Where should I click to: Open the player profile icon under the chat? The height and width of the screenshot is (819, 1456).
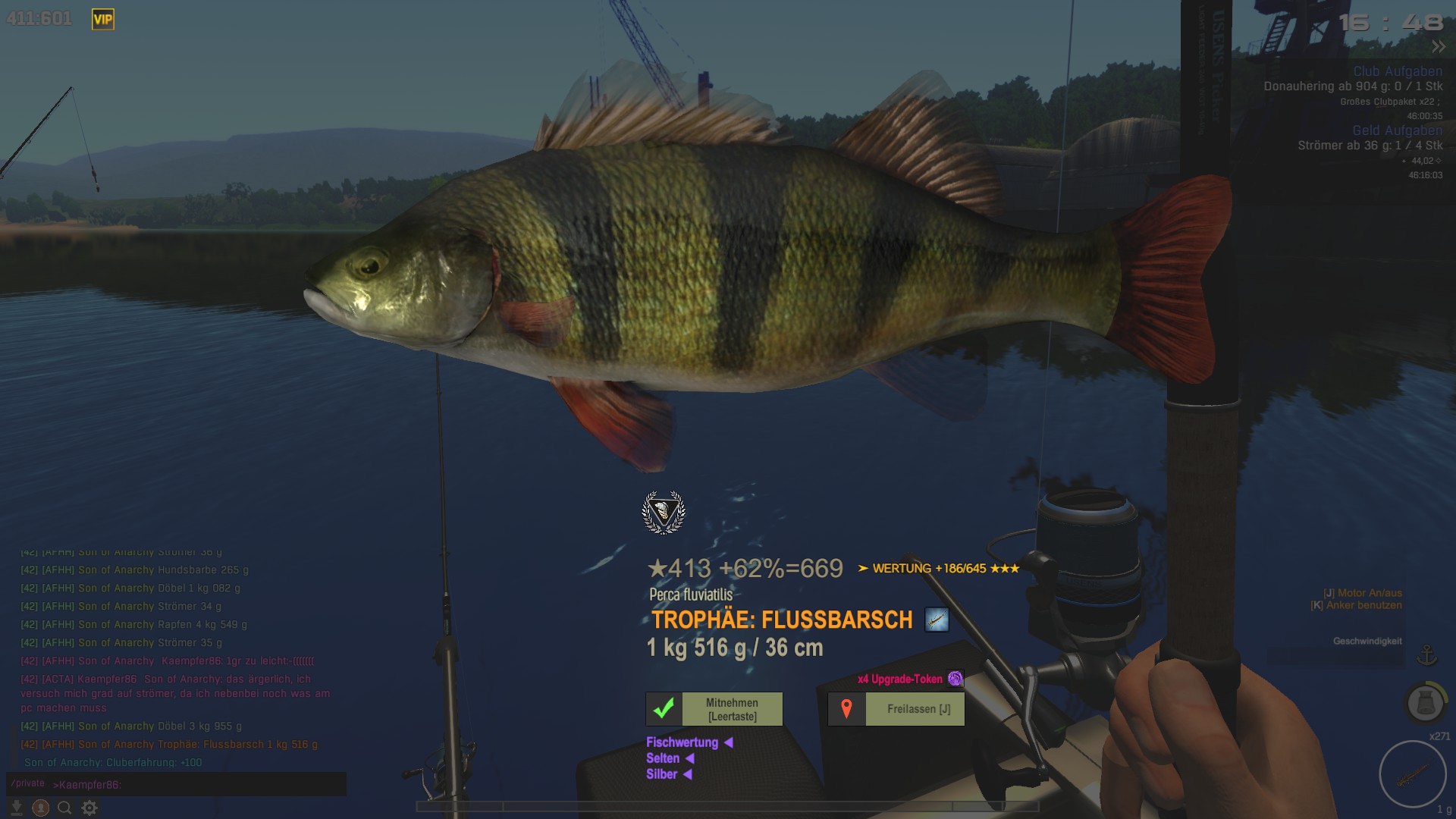[41, 808]
